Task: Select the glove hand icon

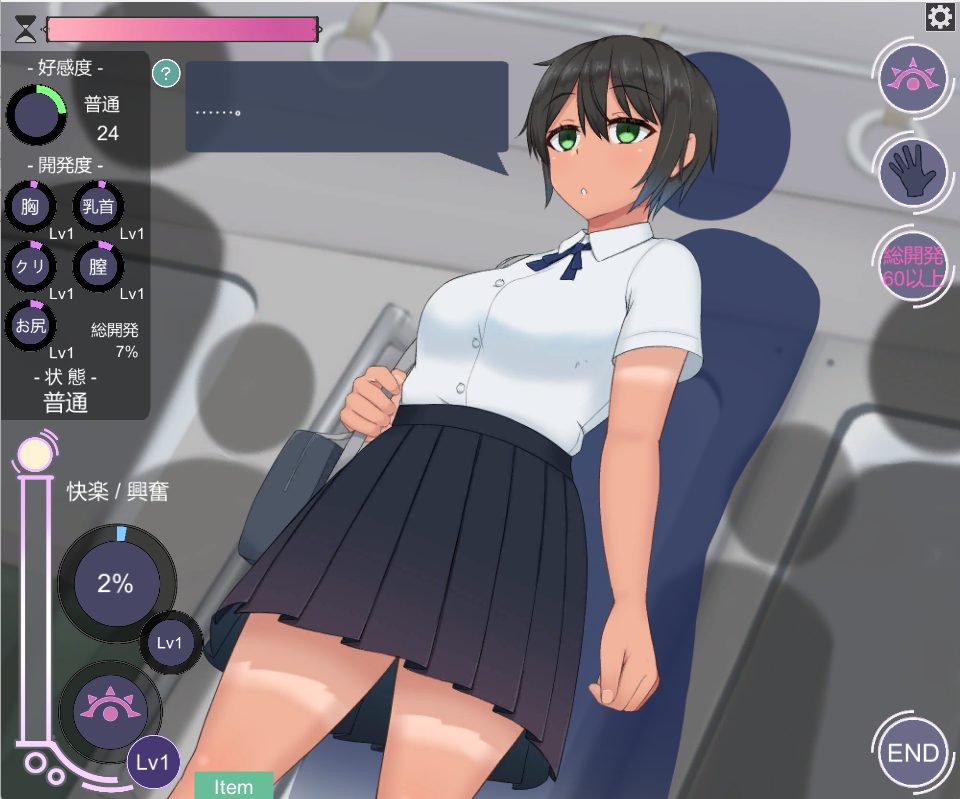Action: (x=913, y=172)
